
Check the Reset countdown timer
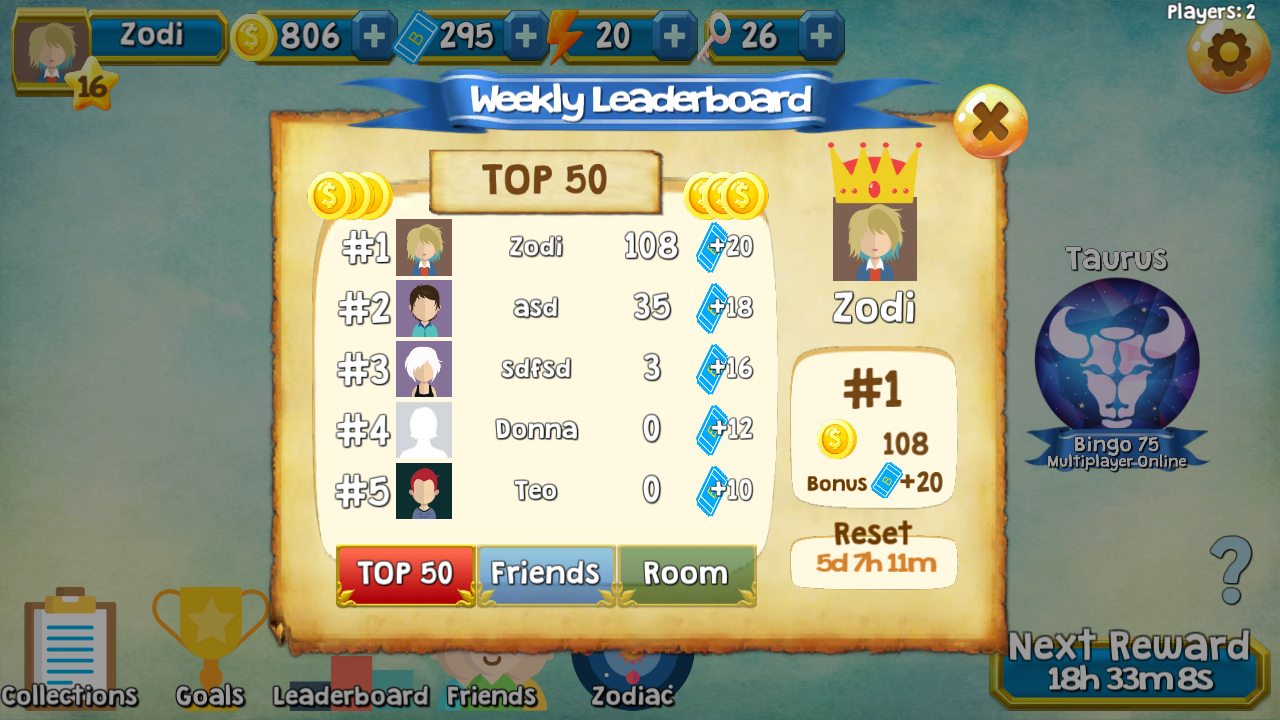(873, 561)
